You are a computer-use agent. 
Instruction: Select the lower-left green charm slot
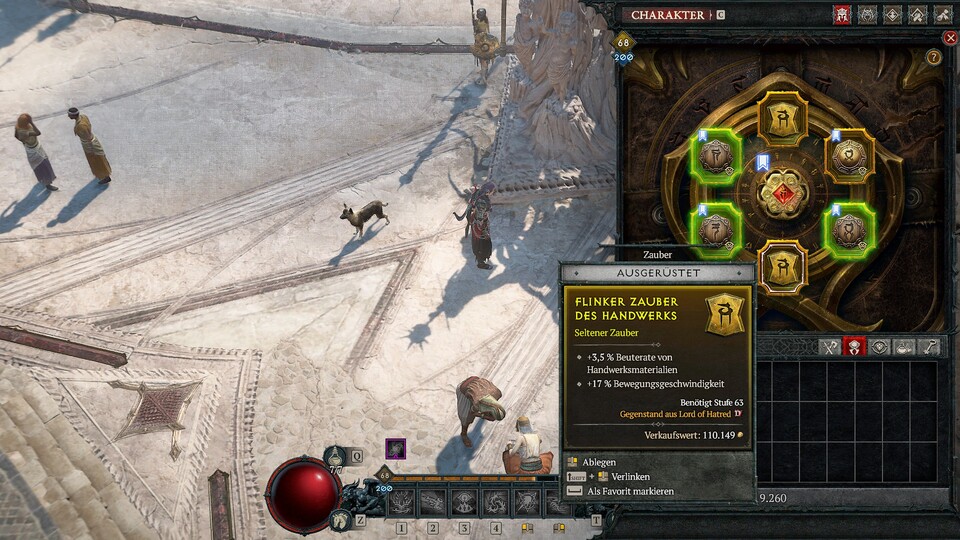[716, 229]
